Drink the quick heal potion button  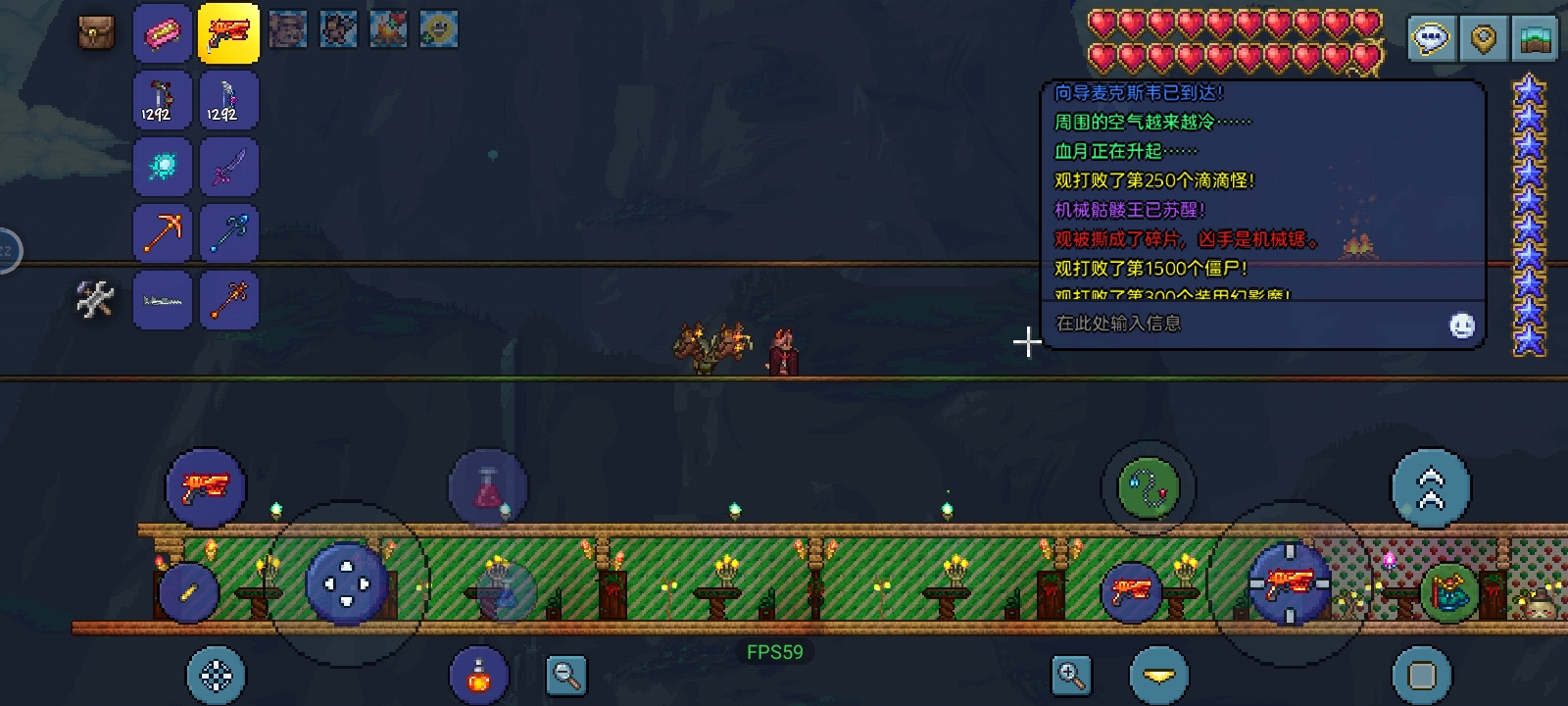coord(478,676)
